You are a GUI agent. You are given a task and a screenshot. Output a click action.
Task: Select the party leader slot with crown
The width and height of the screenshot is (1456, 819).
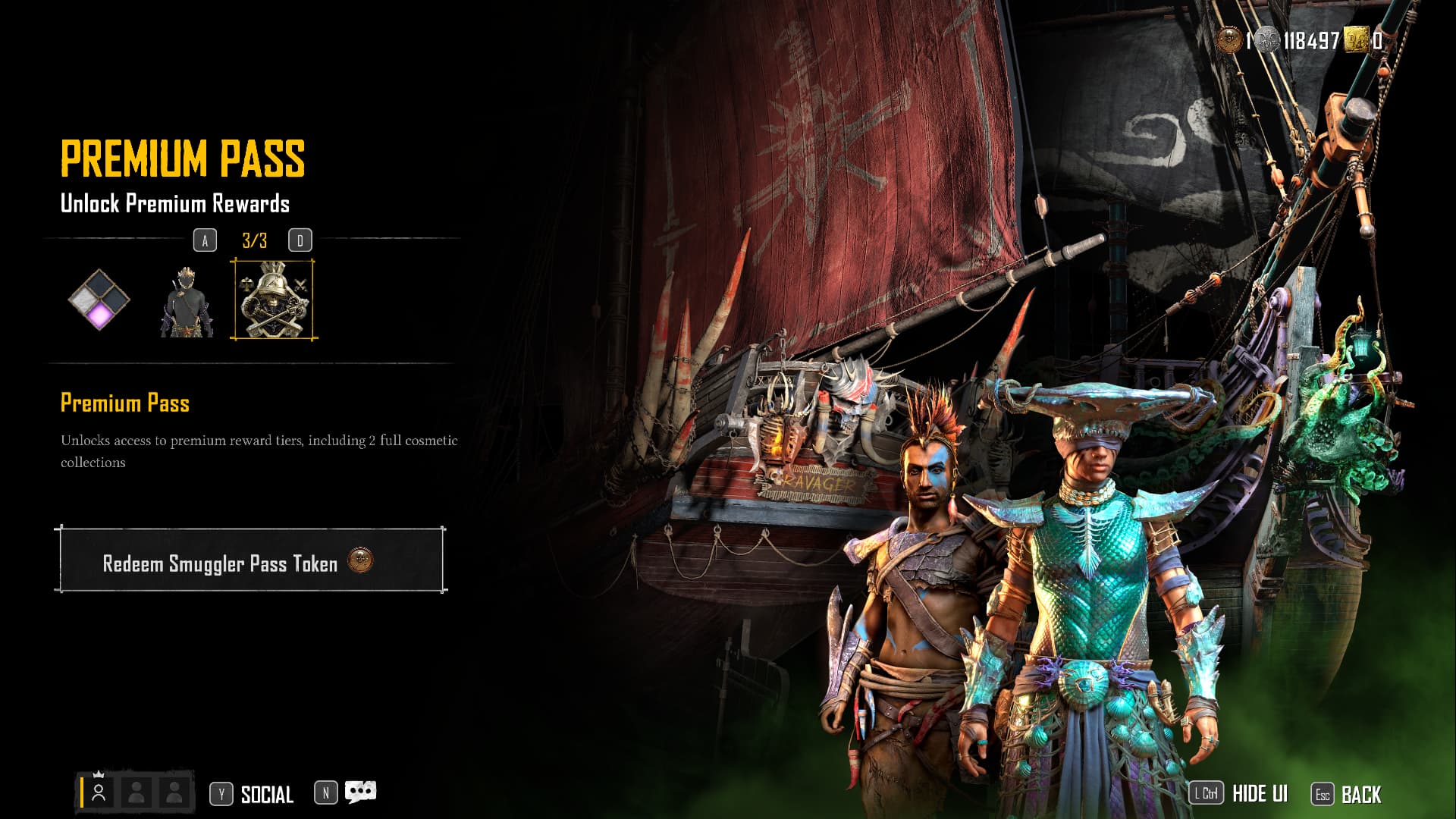99,792
